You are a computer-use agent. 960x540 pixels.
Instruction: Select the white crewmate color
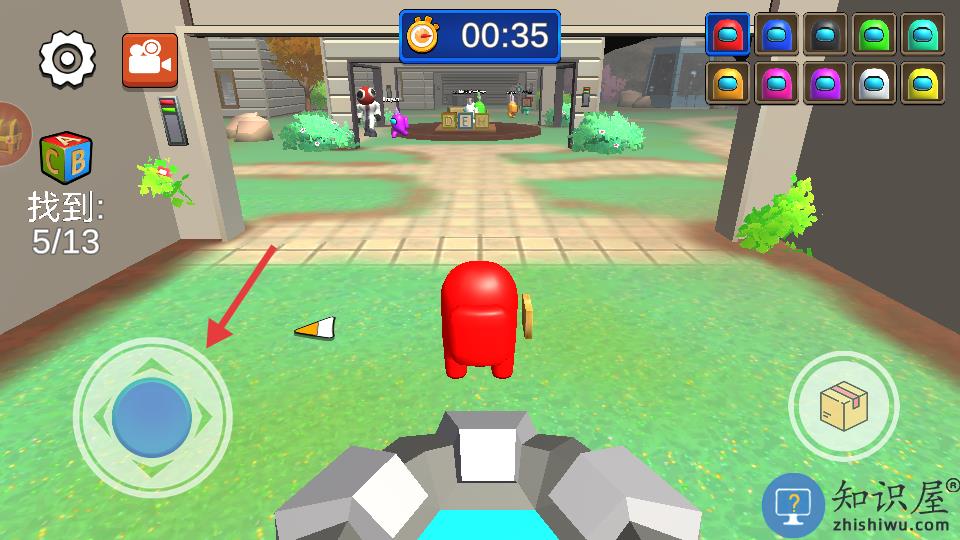[x=874, y=83]
